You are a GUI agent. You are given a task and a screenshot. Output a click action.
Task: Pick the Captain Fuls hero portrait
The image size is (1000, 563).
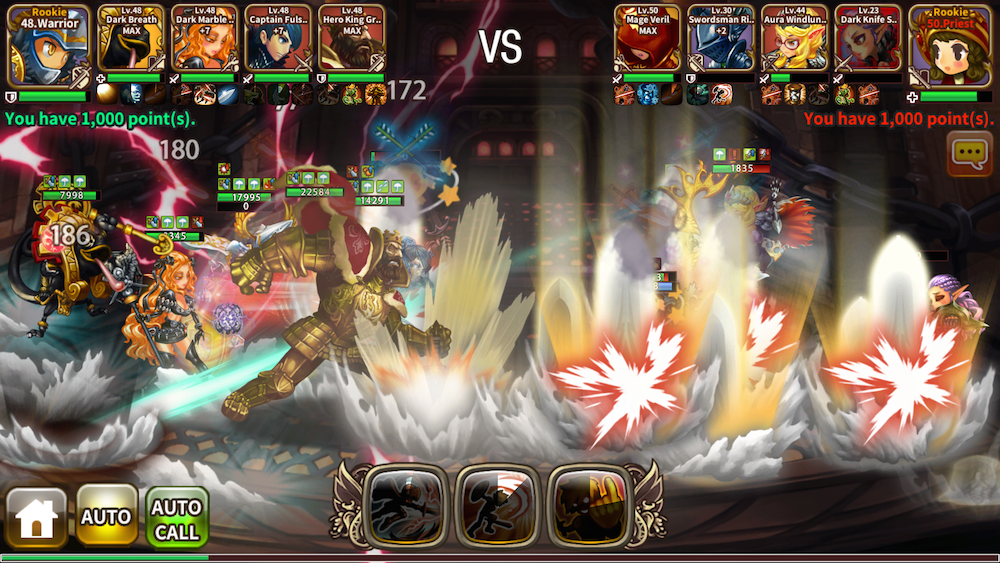click(x=278, y=38)
